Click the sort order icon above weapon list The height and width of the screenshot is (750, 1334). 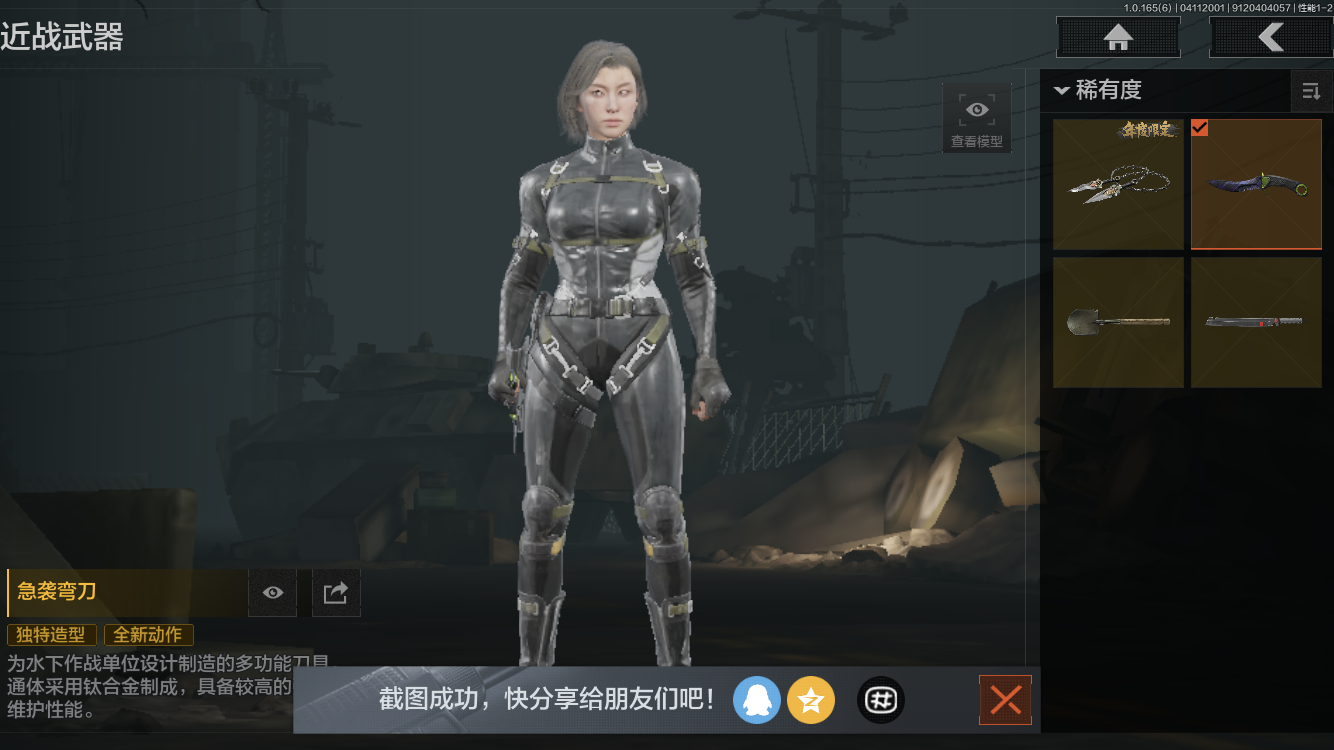click(x=1312, y=91)
